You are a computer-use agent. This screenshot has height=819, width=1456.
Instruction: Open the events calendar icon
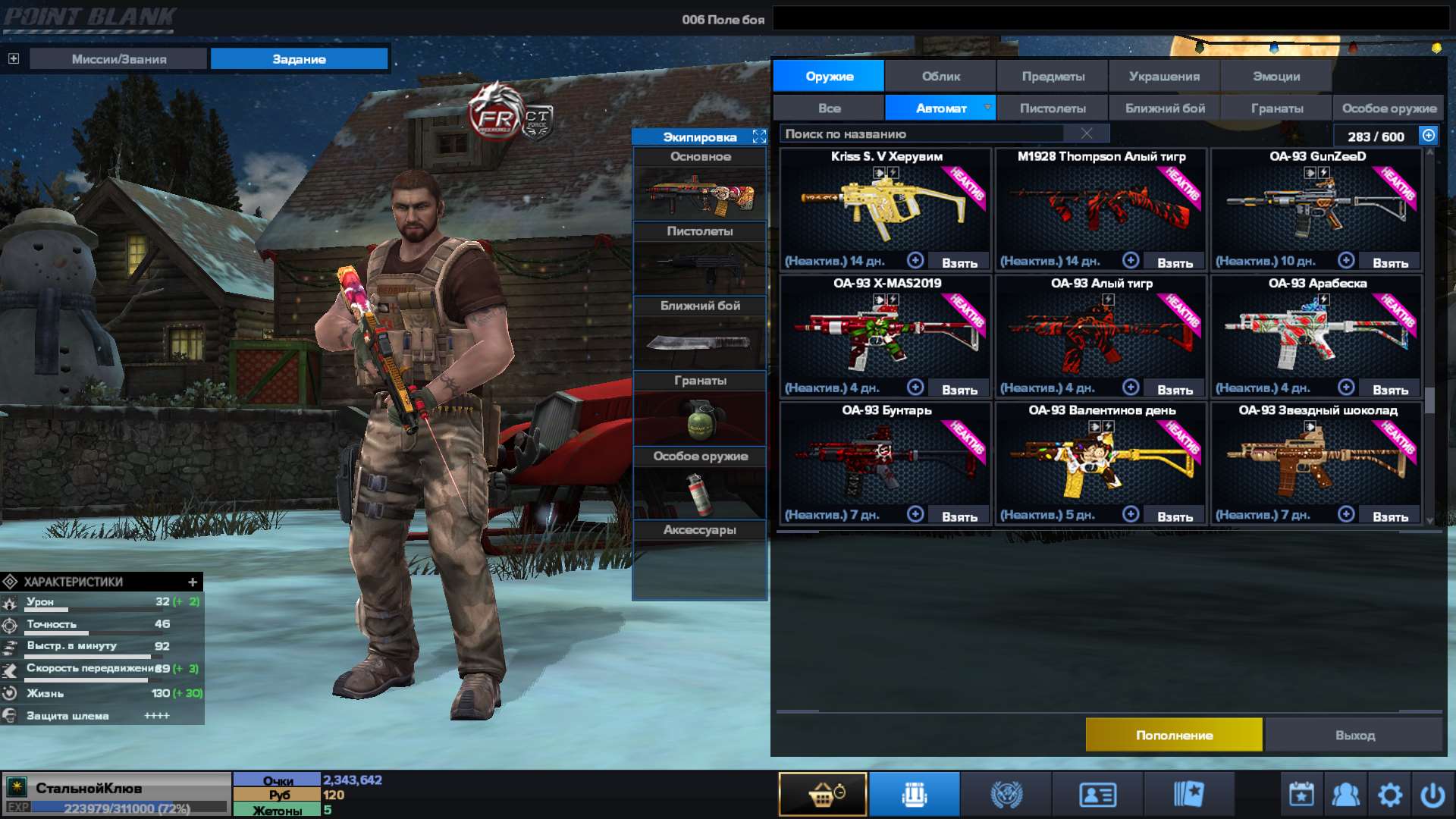(1300, 793)
